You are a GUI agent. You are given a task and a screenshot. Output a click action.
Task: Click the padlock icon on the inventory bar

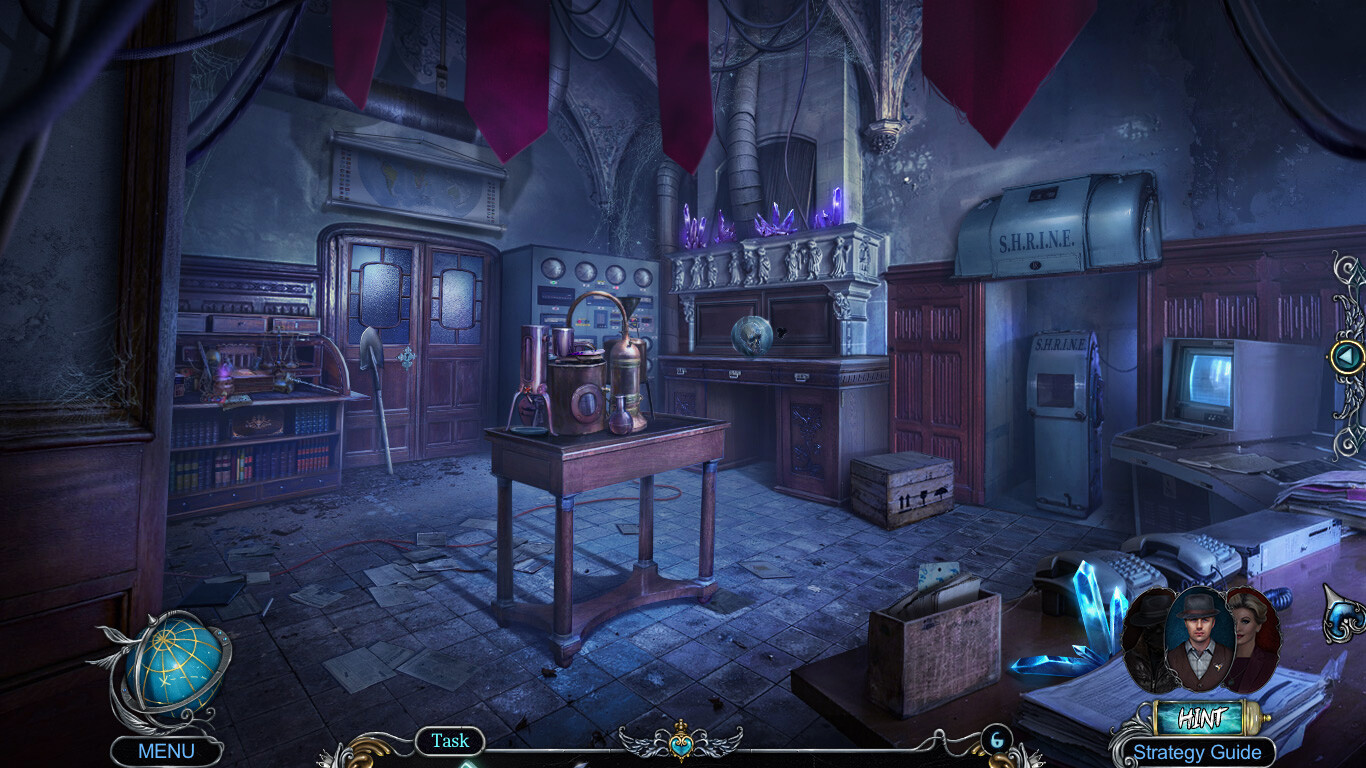(996, 741)
